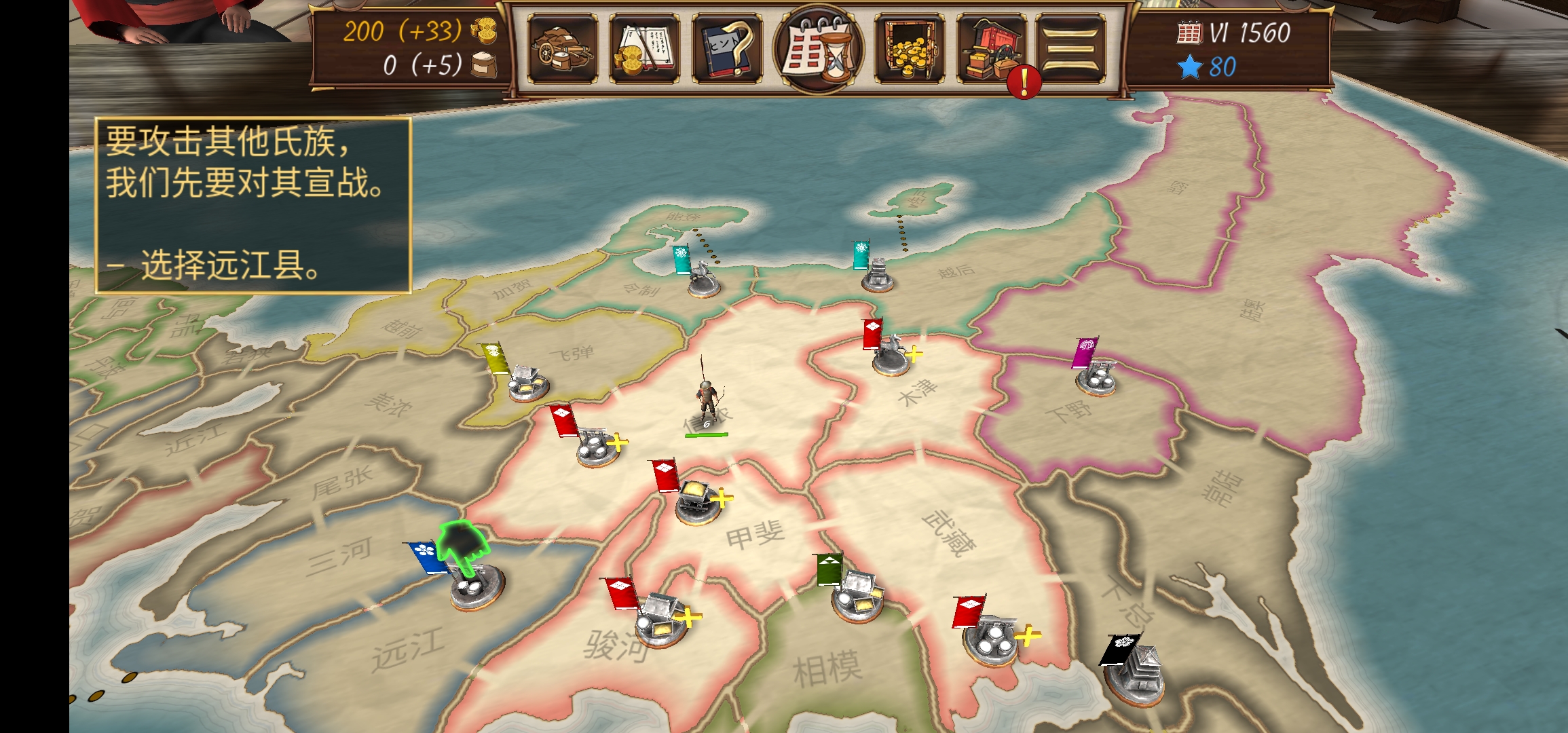End turn with the calendar hourglass button
Image resolution: width=1568 pixels, height=733 pixels.
point(818,50)
